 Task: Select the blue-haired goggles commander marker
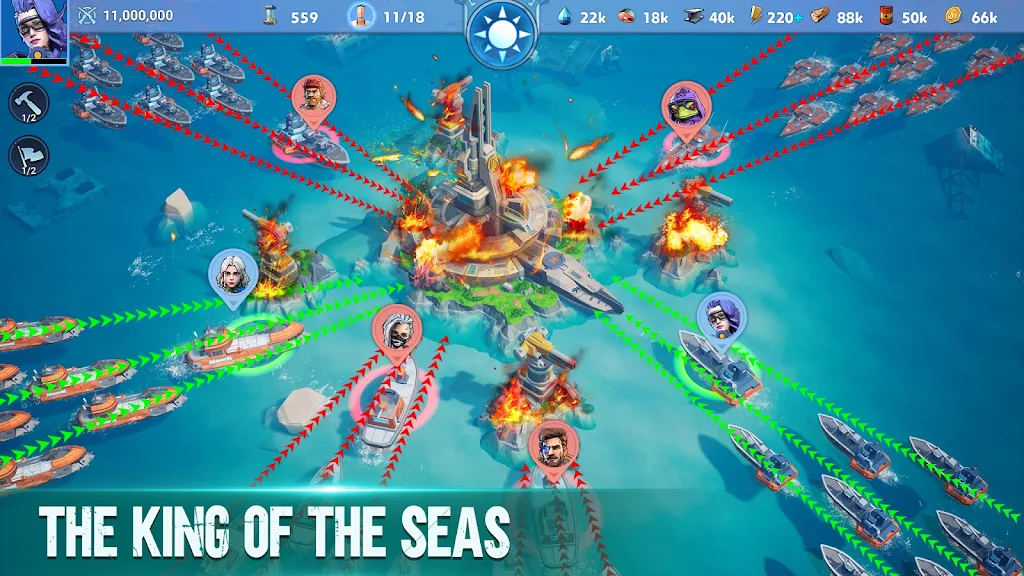click(x=721, y=315)
